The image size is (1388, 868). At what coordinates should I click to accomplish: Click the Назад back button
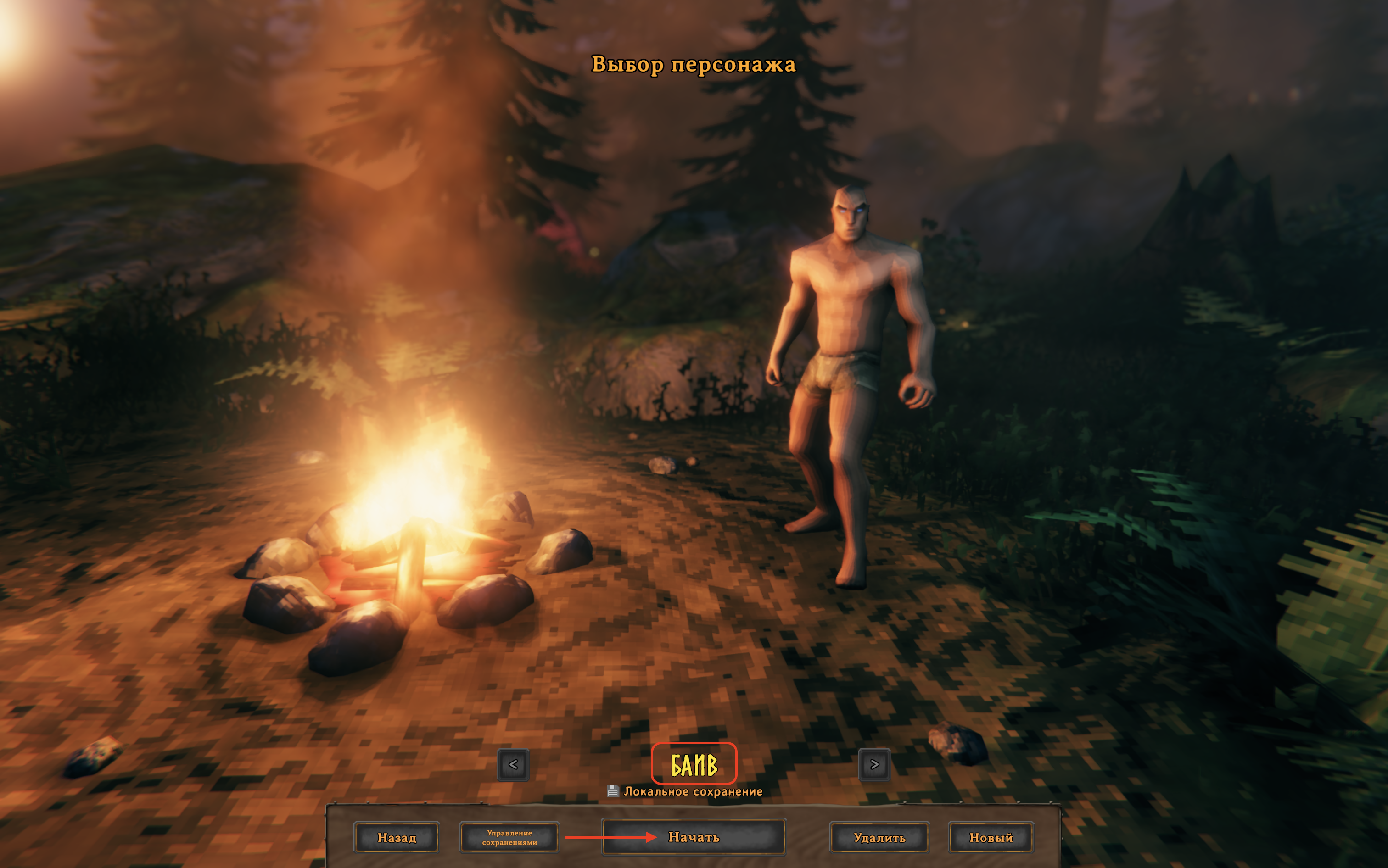point(396,838)
